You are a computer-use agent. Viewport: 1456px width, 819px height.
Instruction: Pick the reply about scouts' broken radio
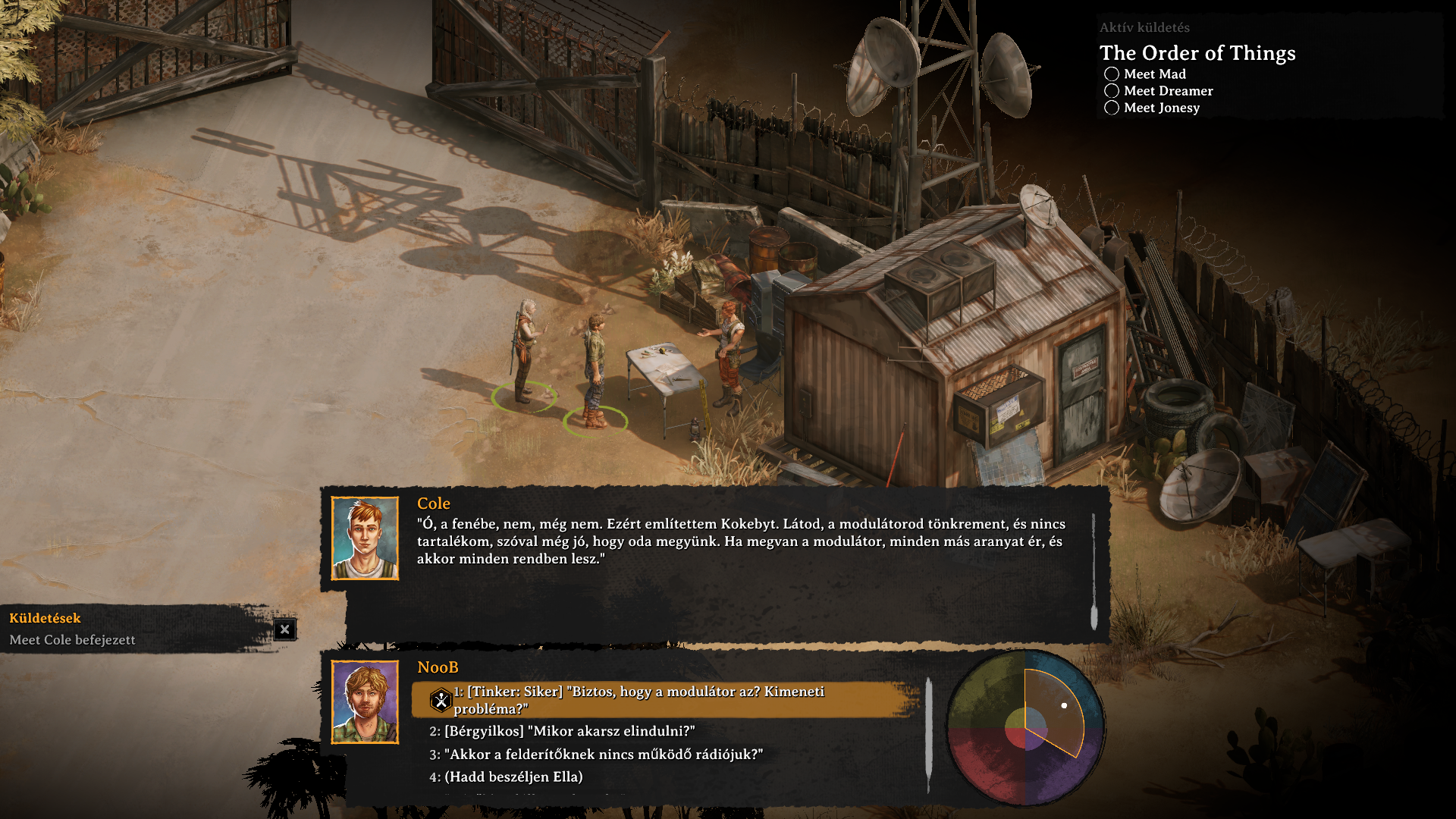(x=603, y=755)
